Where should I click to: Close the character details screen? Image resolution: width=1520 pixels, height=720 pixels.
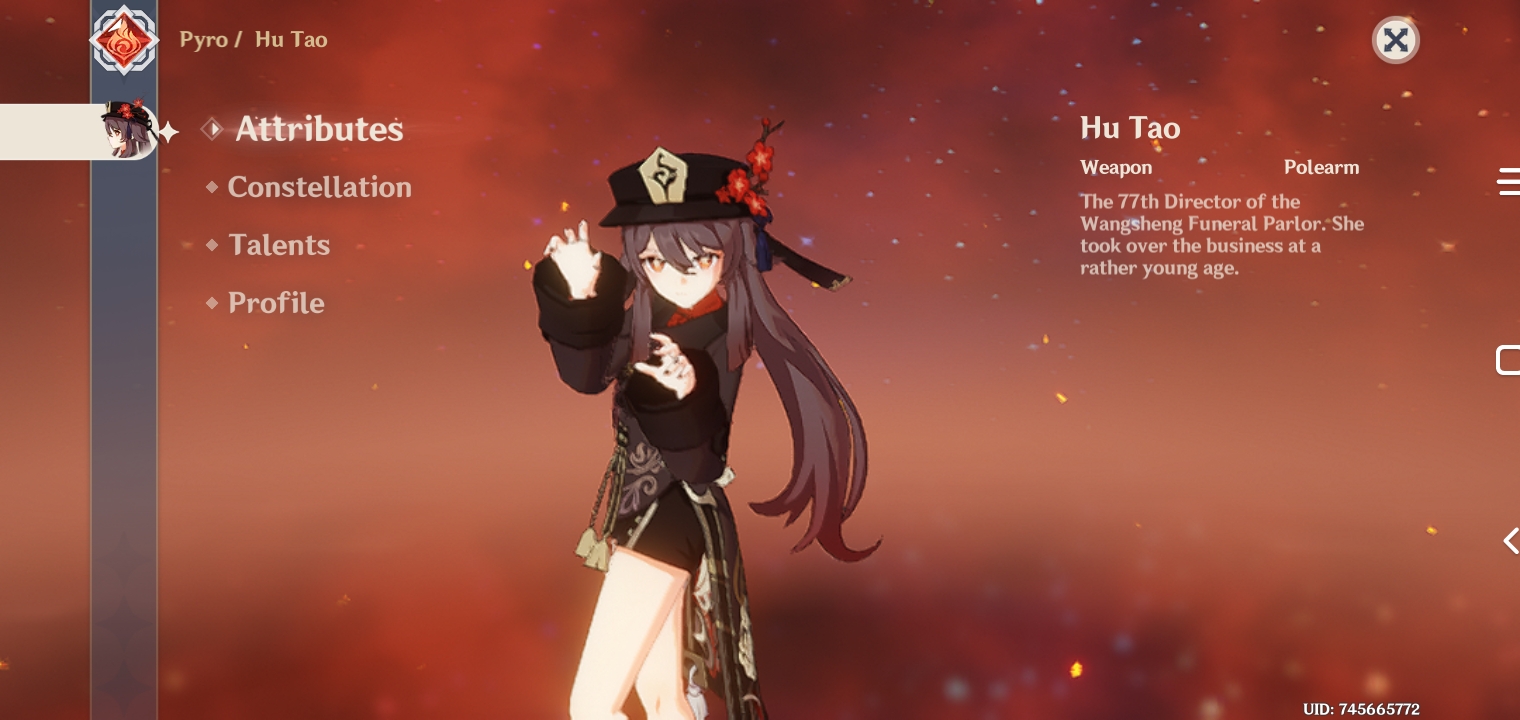pos(1395,40)
